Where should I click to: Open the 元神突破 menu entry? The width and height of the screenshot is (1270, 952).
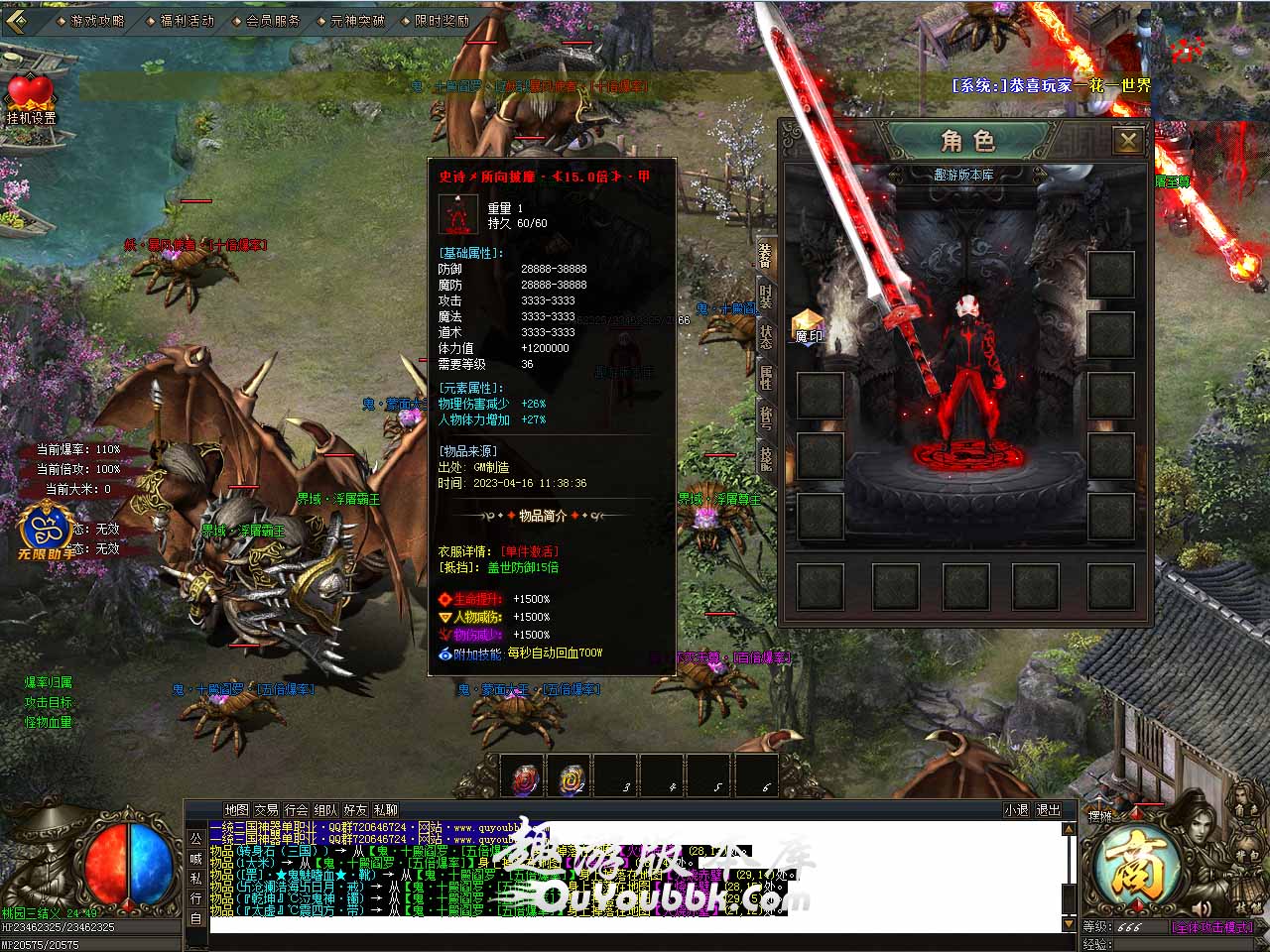(356, 20)
